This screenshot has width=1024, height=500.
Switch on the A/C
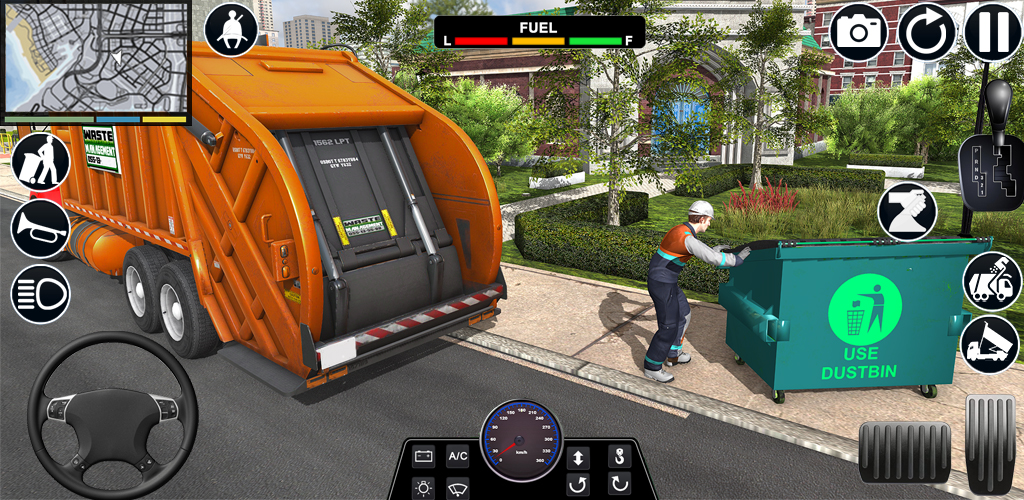point(458,457)
